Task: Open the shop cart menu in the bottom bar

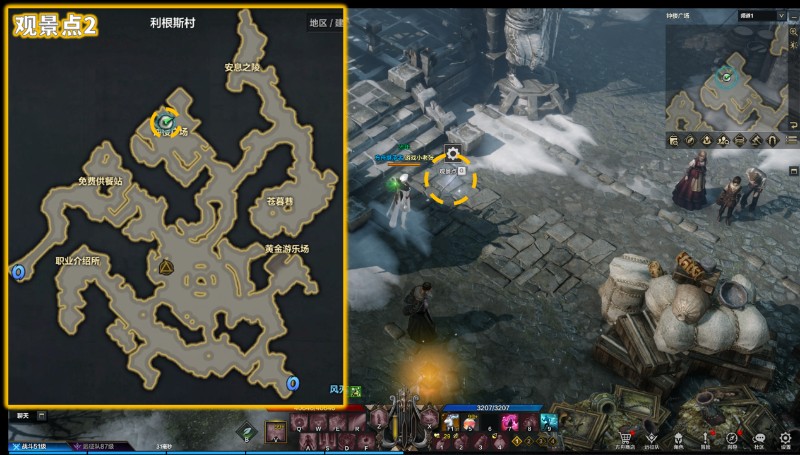Action: click(x=626, y=439)
